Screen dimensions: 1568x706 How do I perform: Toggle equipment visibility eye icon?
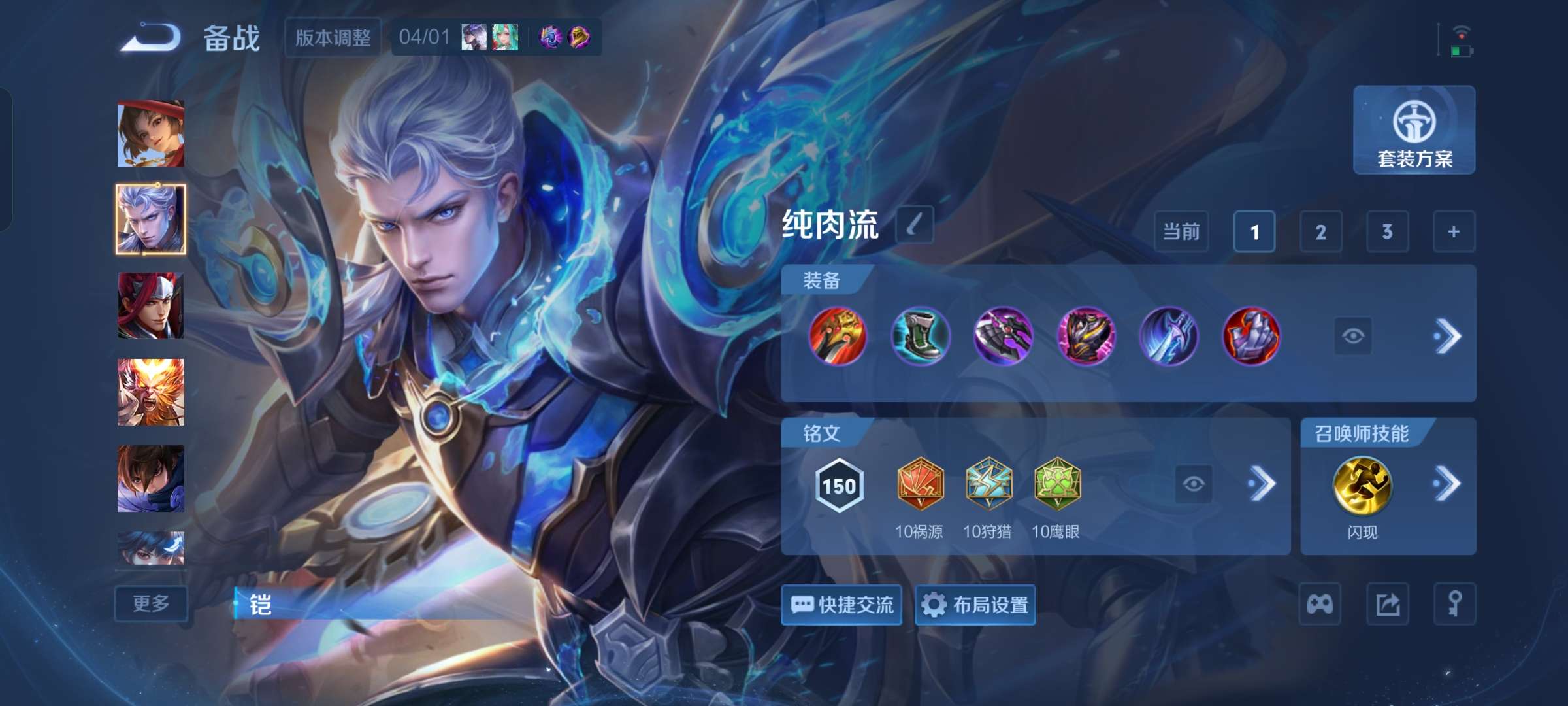coord(1352,336)
